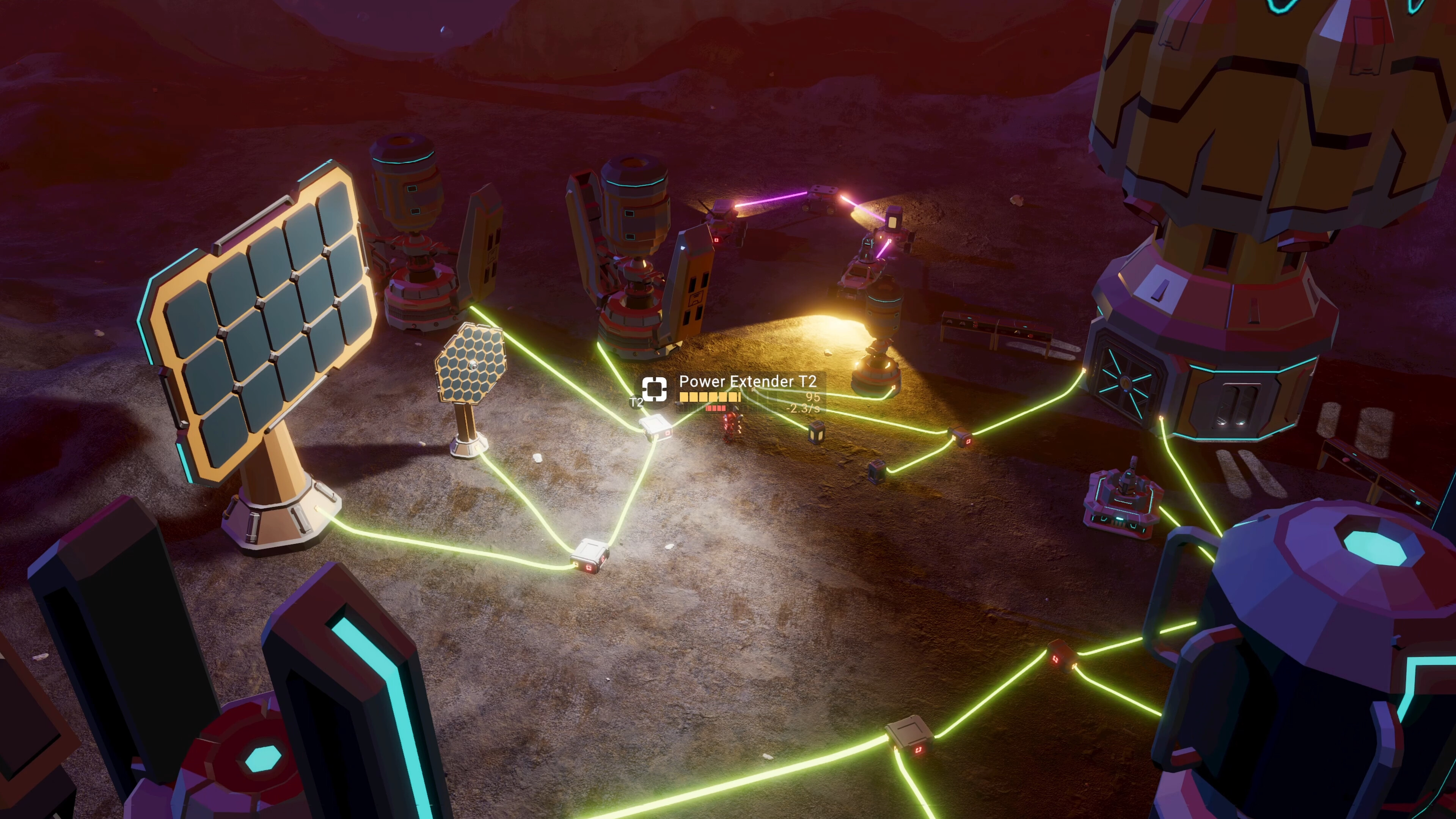Click the Power Extender T2 name label

(x=748, y=382)
